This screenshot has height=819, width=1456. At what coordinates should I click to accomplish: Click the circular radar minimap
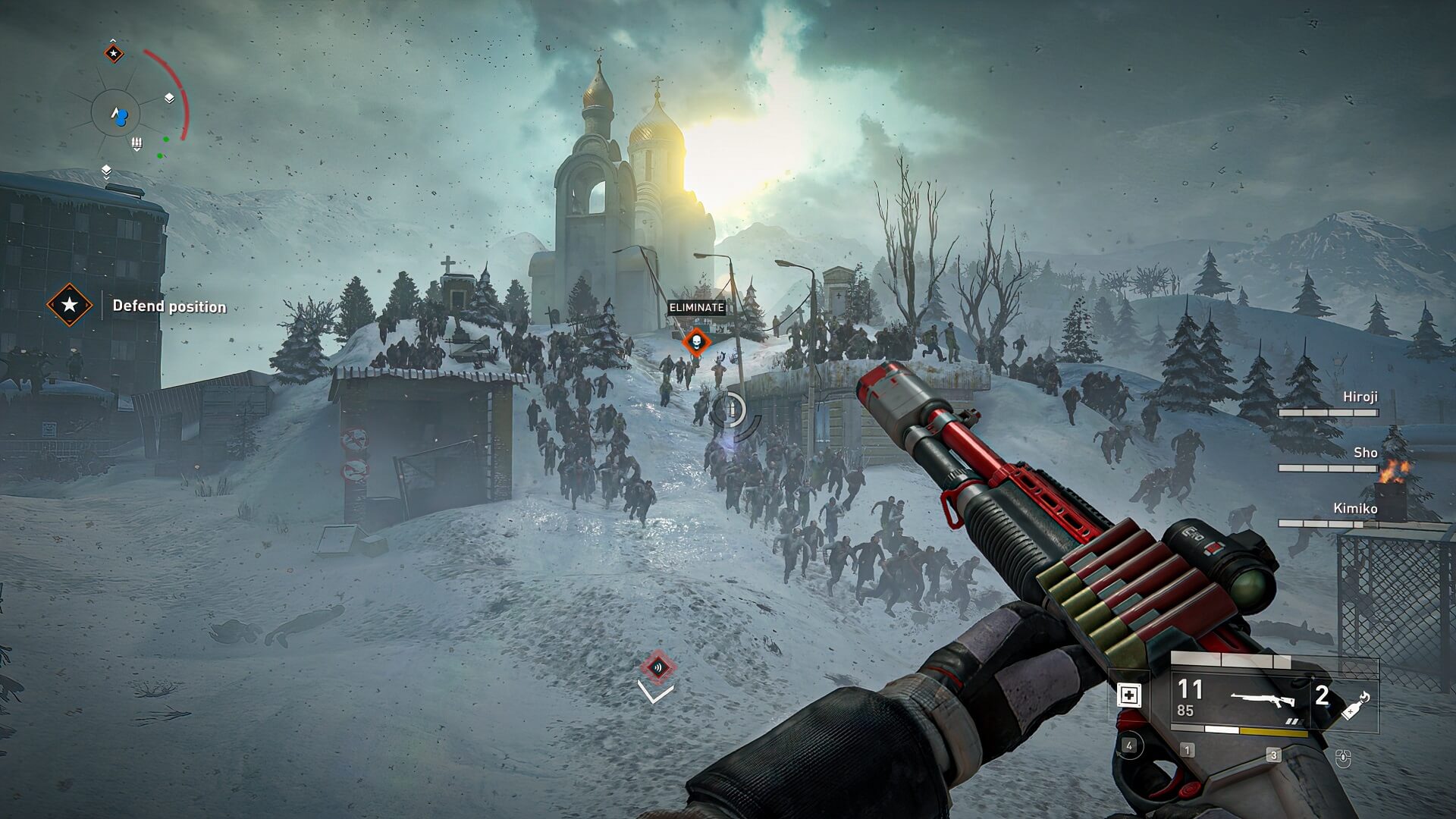click(119, 115)
